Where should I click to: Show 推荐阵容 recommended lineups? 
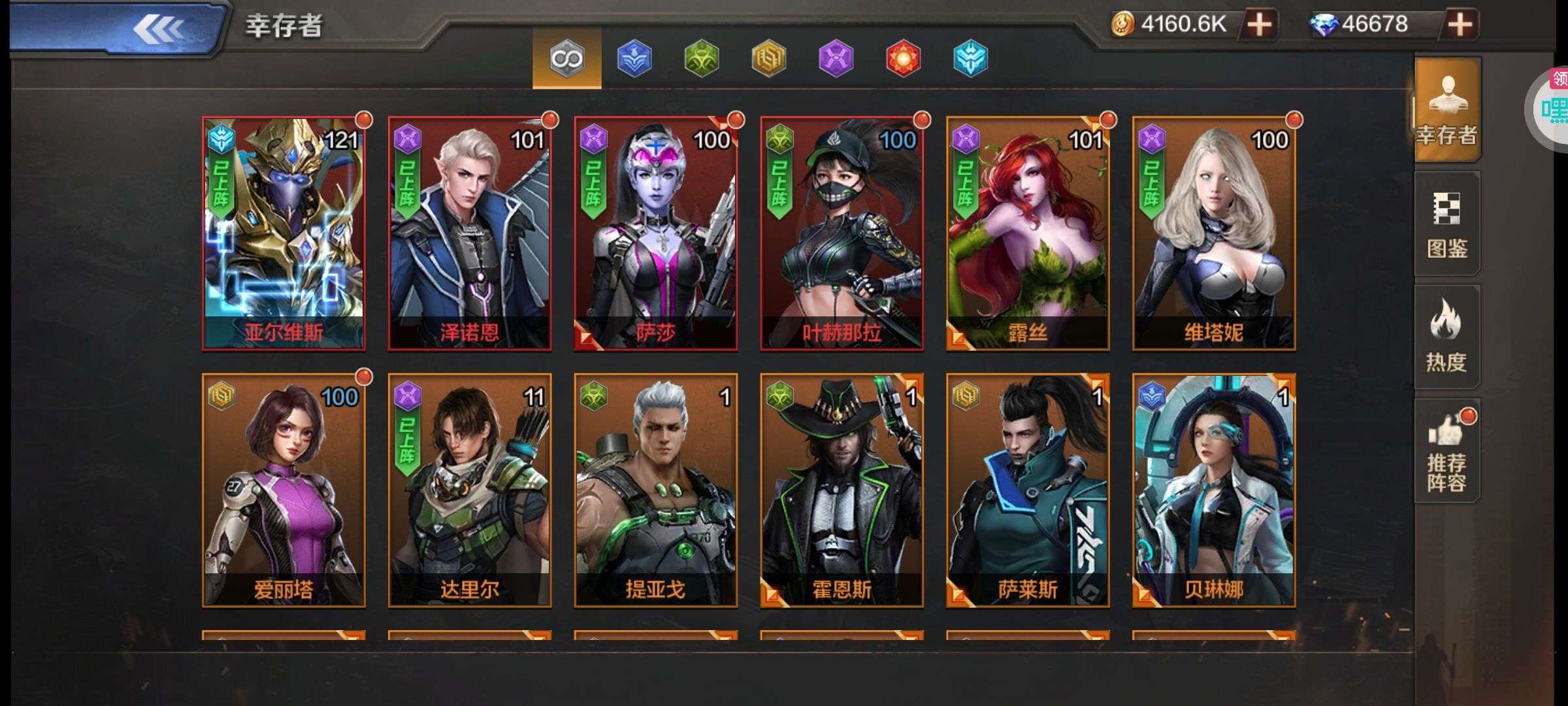point(1446,451)
